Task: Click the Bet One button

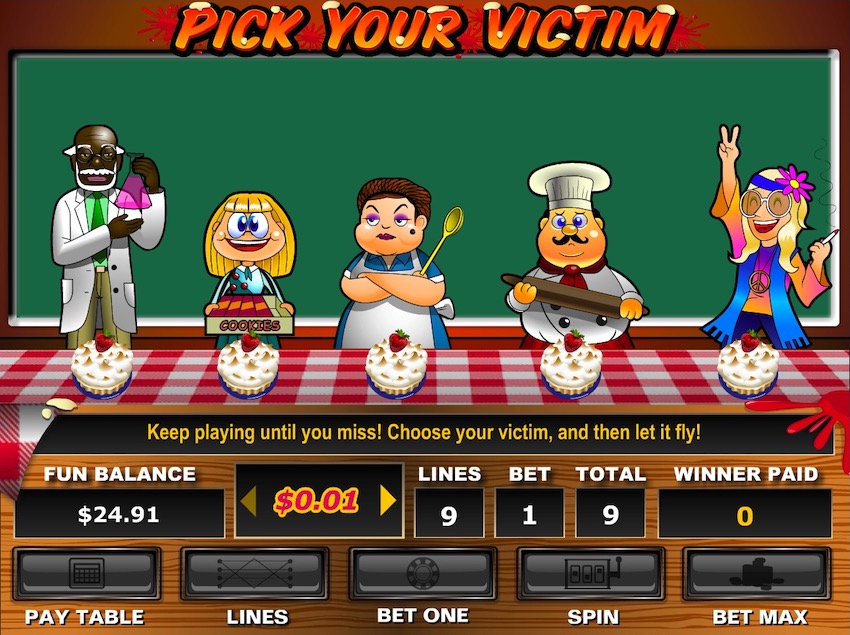Action: tap(422, 573)
